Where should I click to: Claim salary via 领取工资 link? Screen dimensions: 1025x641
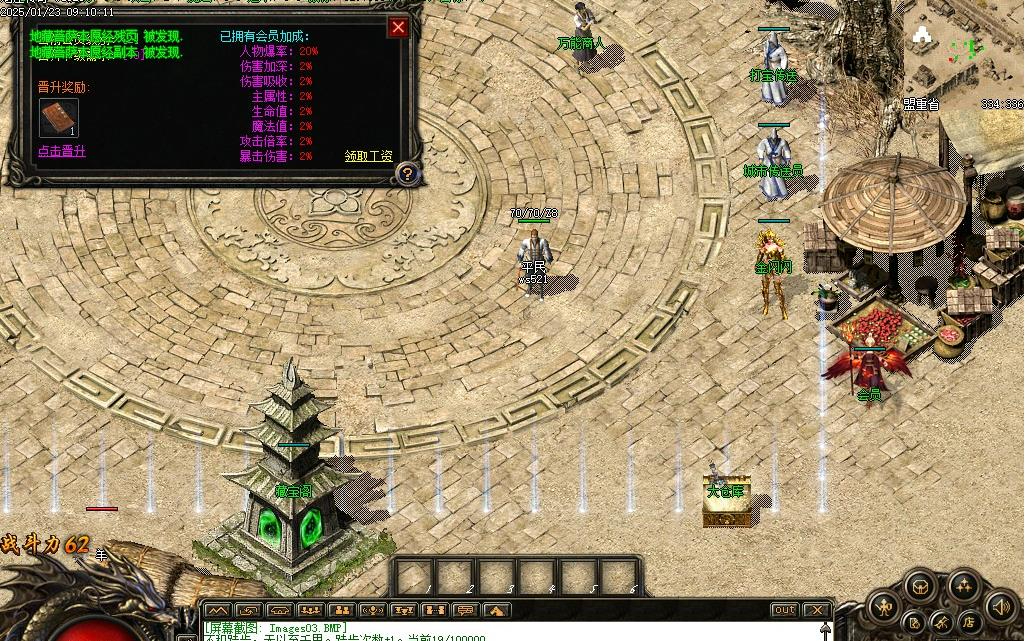pyautogui.click(x=368, y=156)
